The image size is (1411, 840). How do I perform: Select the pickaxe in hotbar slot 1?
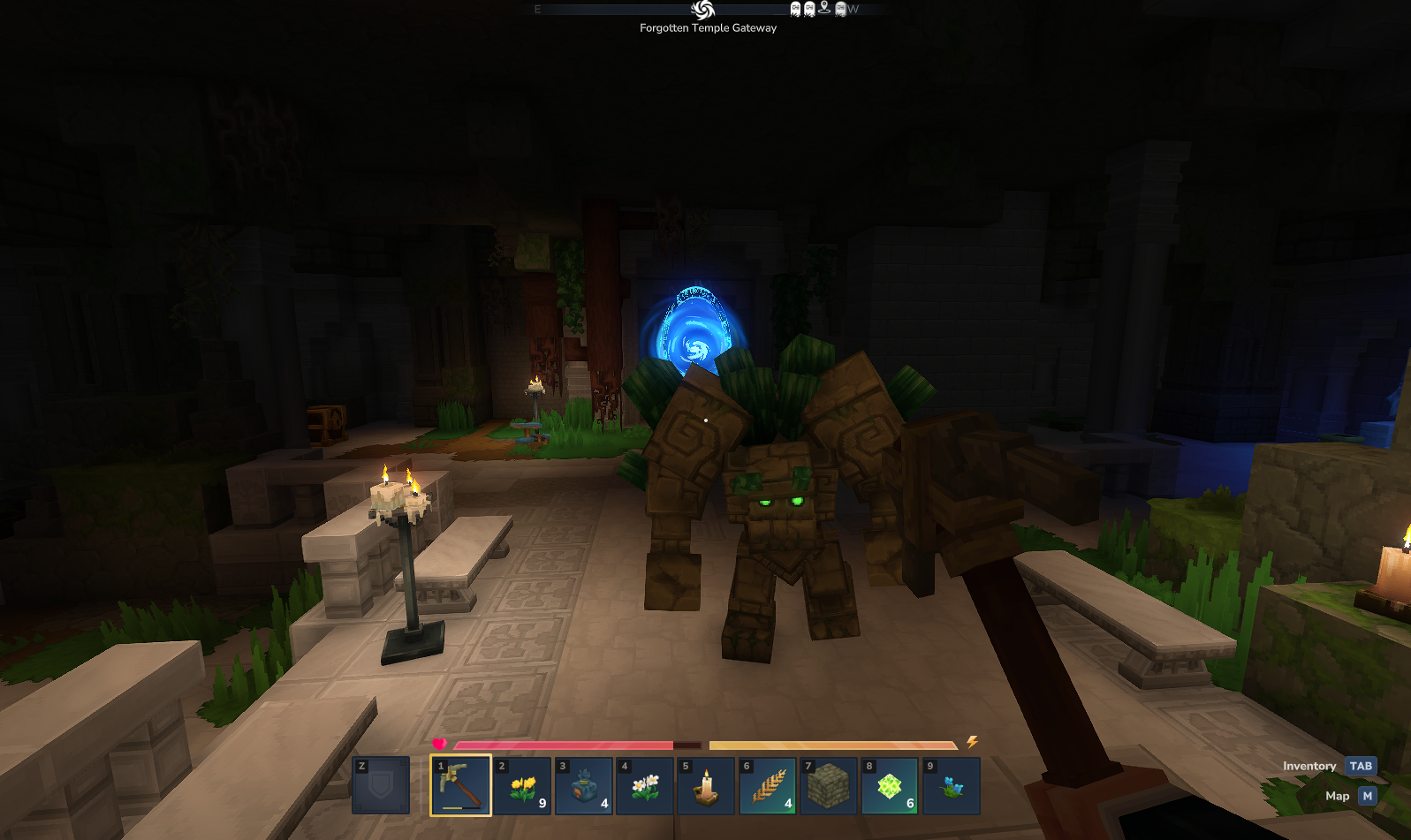pyautogui.click(x=460, y=785)
